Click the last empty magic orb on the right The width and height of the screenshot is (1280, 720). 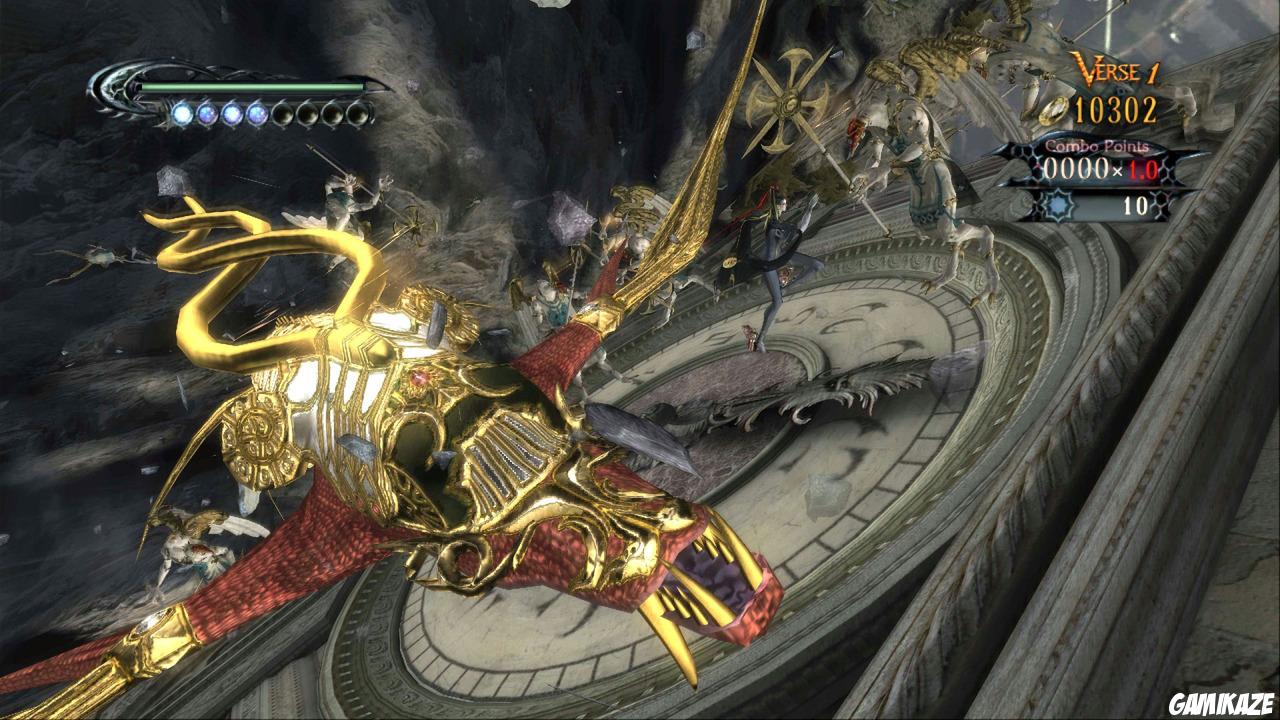[x=359, y=114]
